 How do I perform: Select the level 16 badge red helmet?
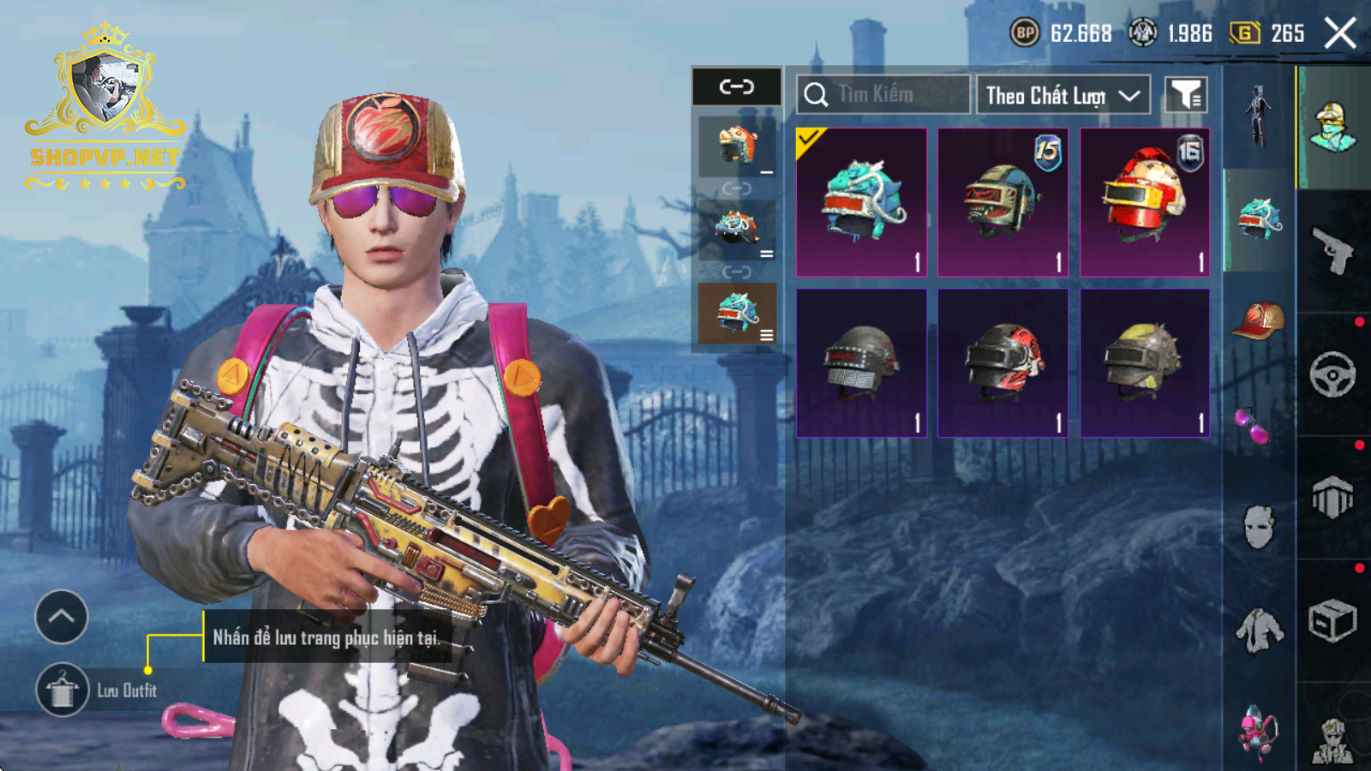(x=1145, y=202)
